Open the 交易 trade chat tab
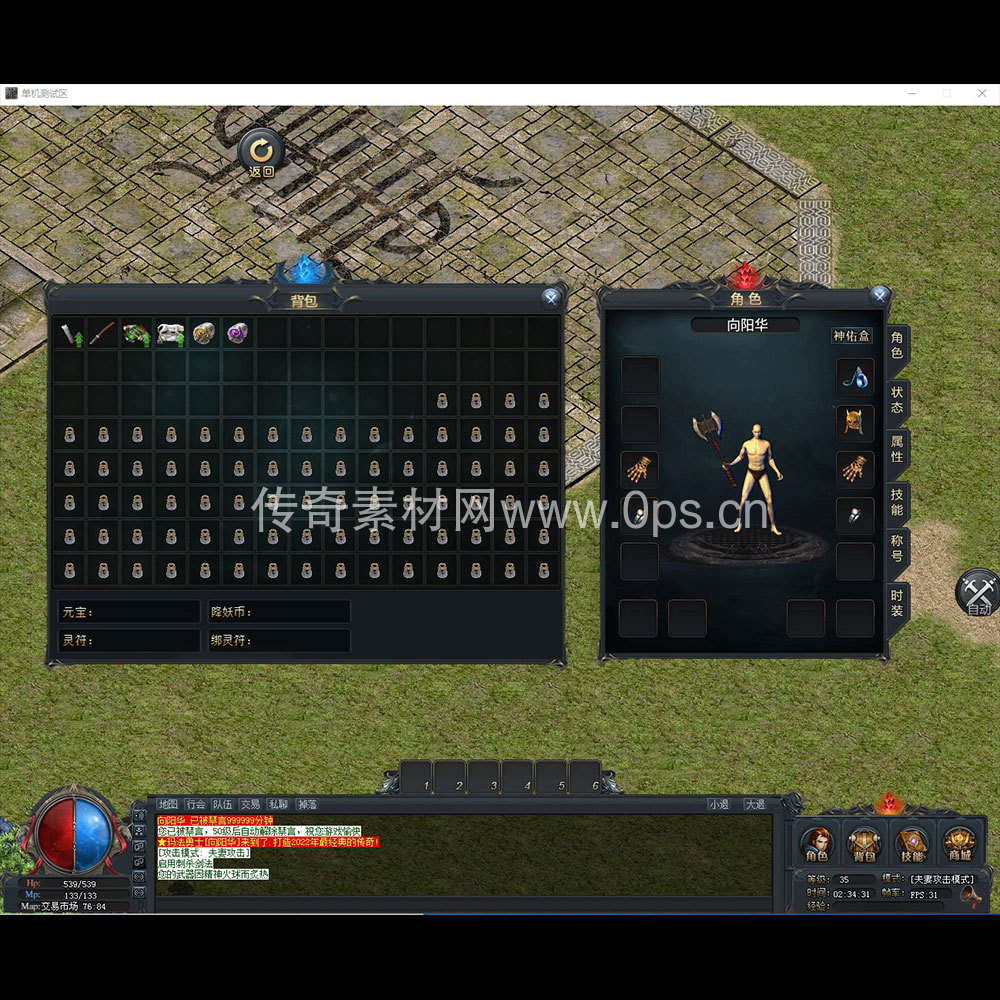This screenshot has height=1000, width=1000. point(250,804)
